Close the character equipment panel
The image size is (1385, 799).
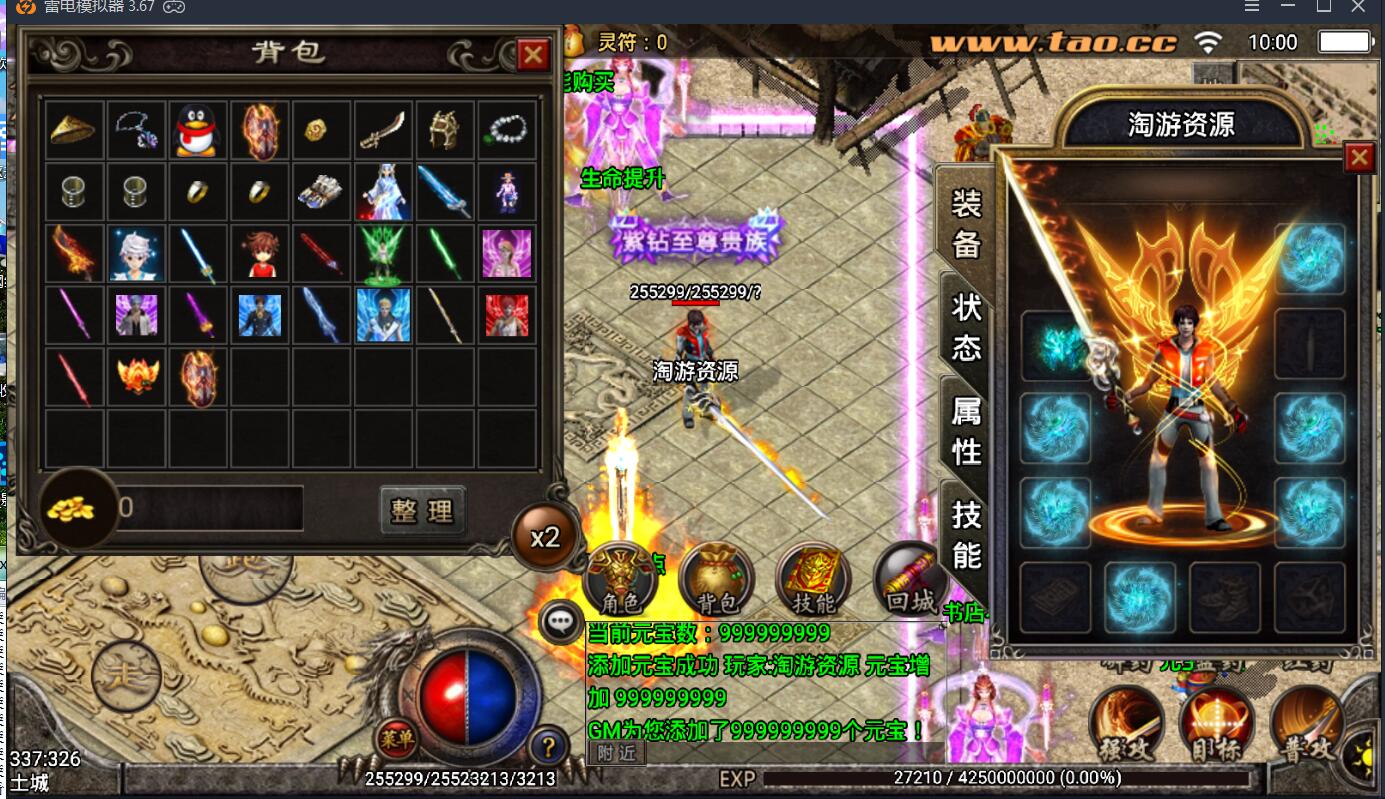pos(1358,158)
